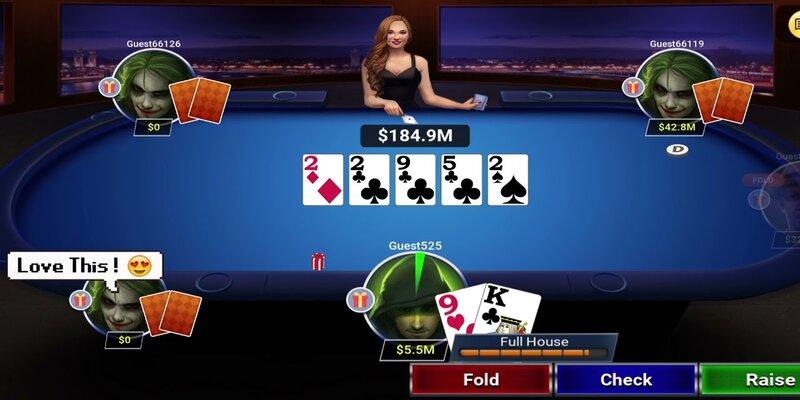
Task: Tap the two of diamonds community card
Action: pos(322,180)
